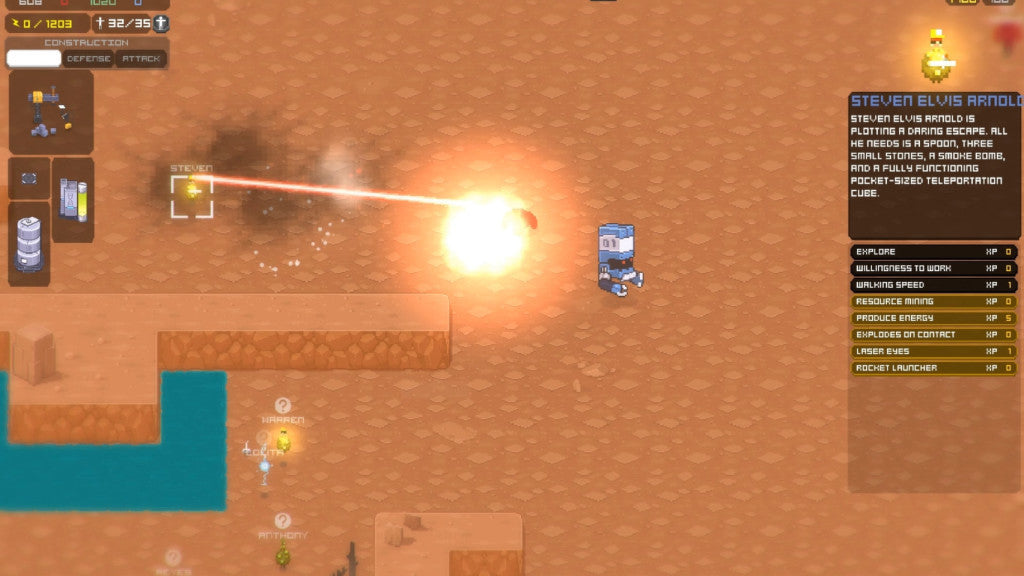Screen dimensions: 1024x576
Task: Select the small grey pad building slot
Action: (x=29, y=178)
